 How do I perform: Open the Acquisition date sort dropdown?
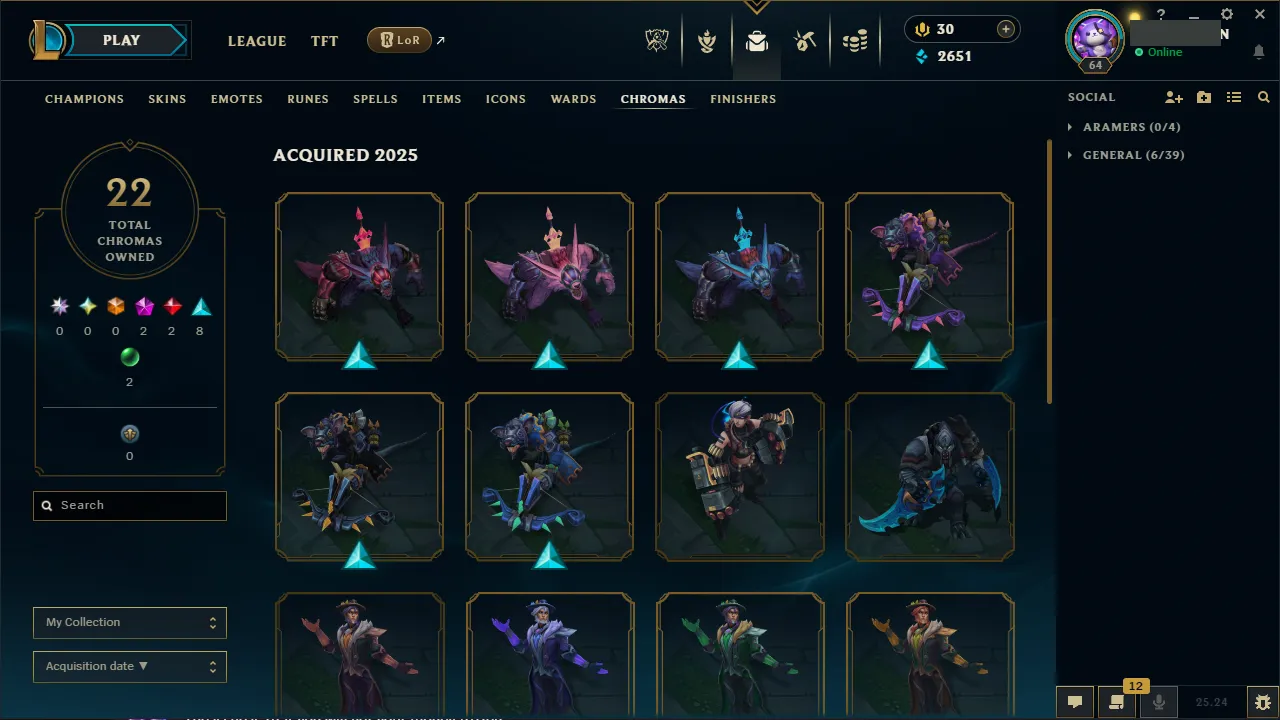[x=129, y=666]
